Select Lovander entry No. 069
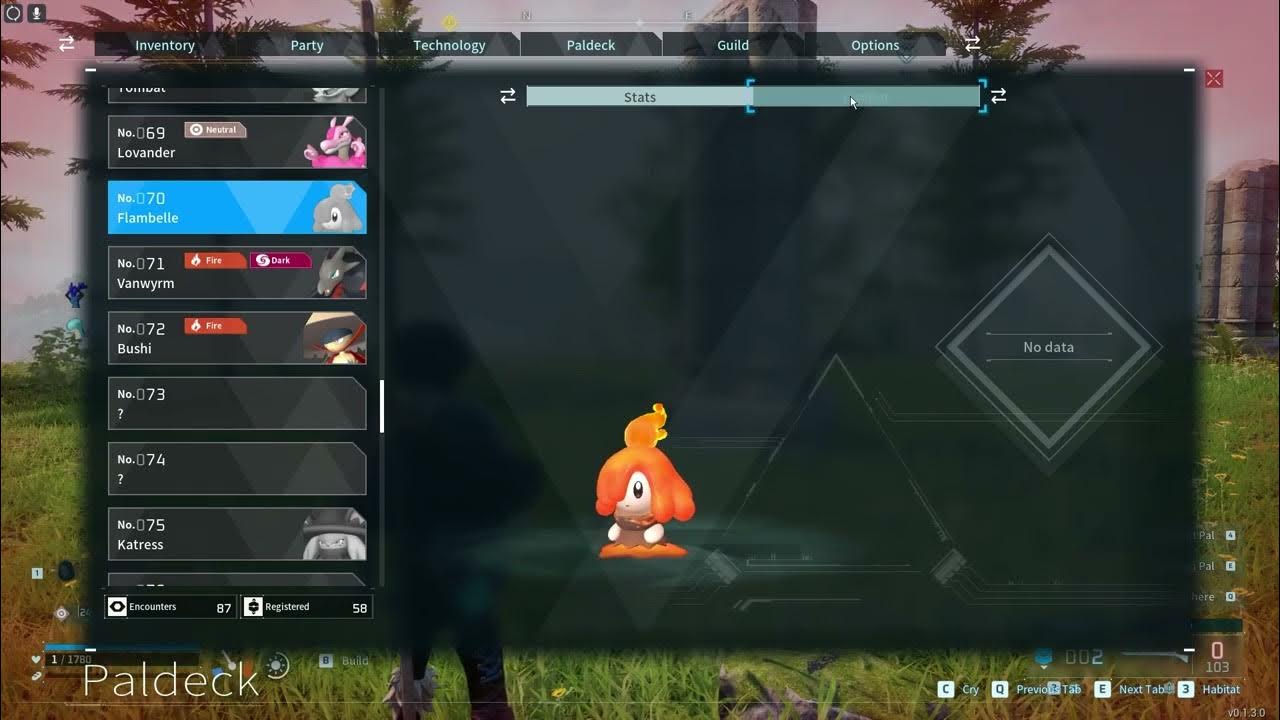Image resolution: width=1280 pixels, height=720 pixels. pos(237,142)
